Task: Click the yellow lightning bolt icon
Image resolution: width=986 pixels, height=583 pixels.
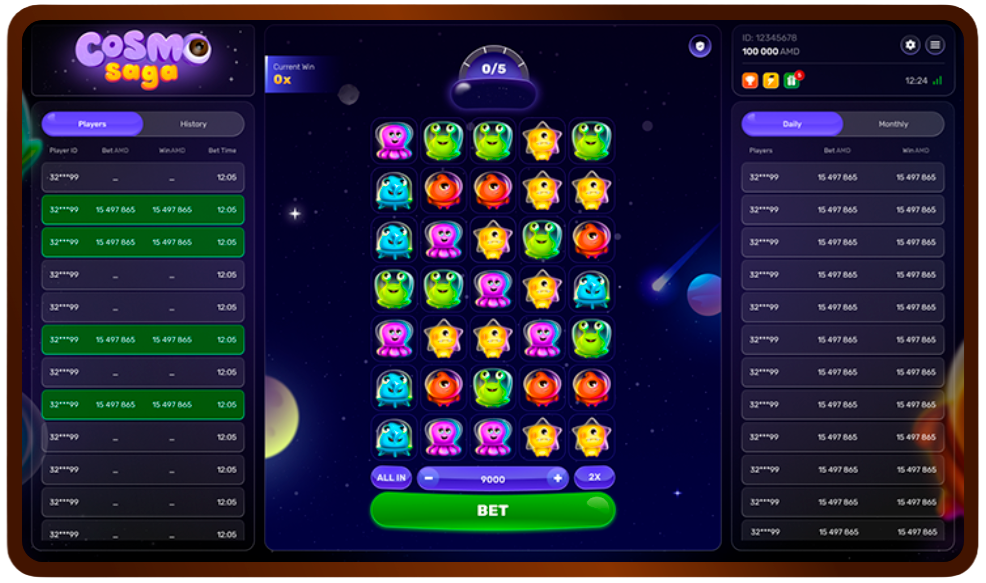Action: click(770, 80)
